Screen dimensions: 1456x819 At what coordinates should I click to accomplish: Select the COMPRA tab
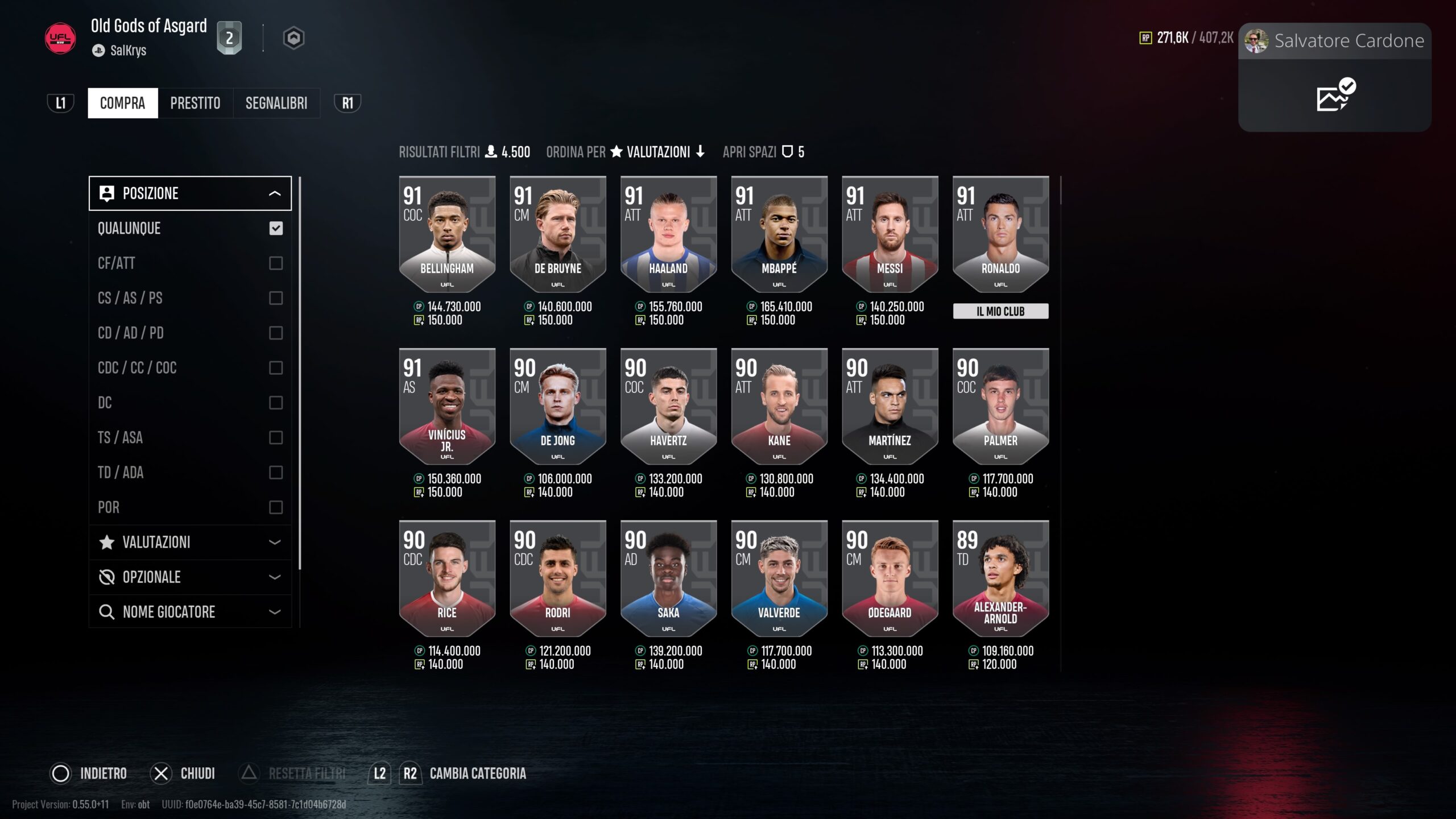[x=122, y=103]
